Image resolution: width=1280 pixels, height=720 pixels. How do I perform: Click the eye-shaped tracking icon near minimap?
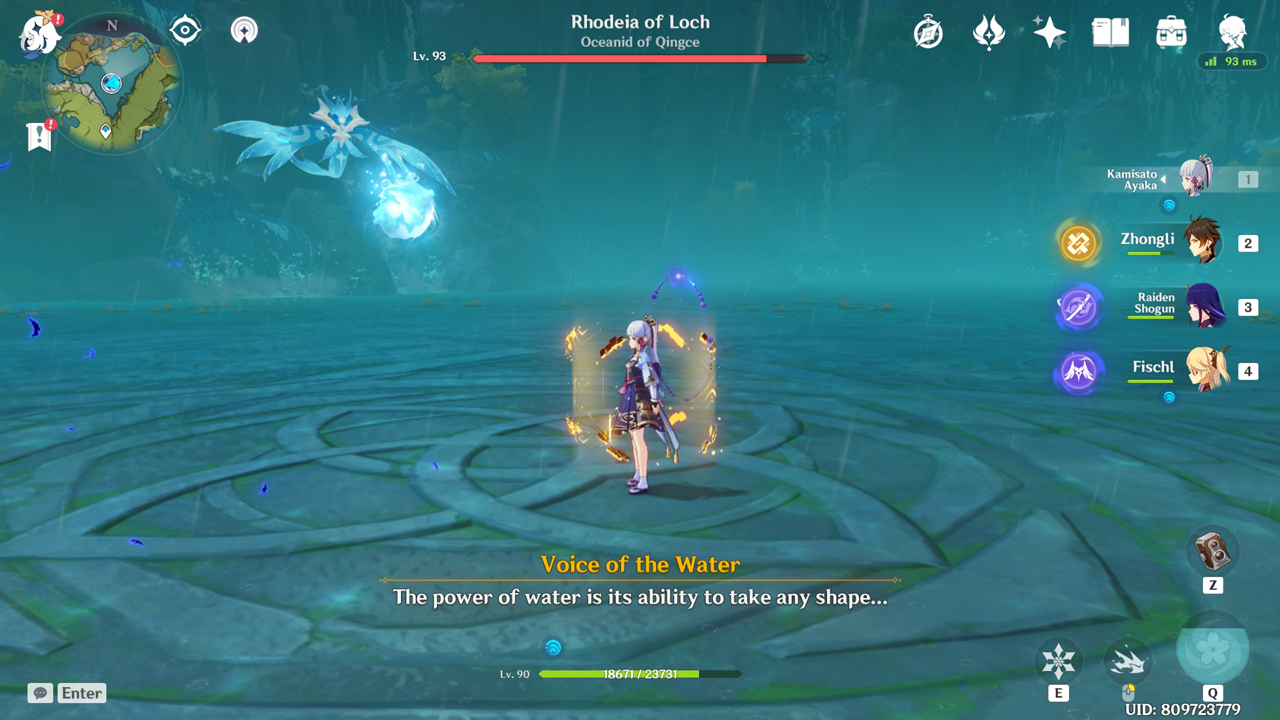click(x=187, y=30)
